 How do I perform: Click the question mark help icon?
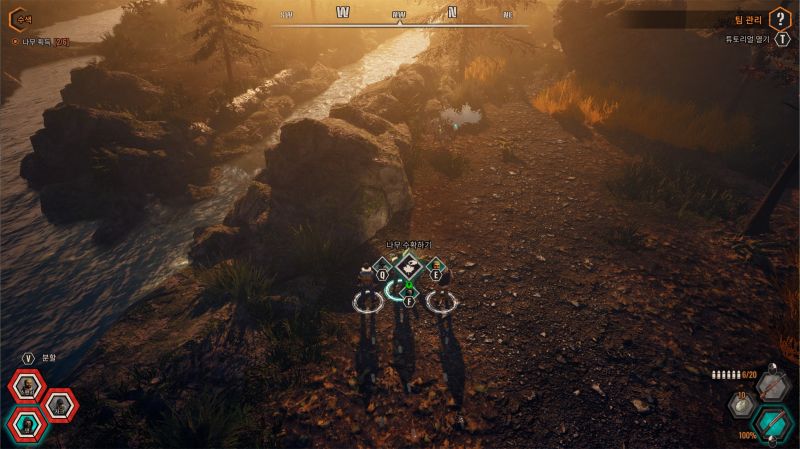(x=781, y=19)
